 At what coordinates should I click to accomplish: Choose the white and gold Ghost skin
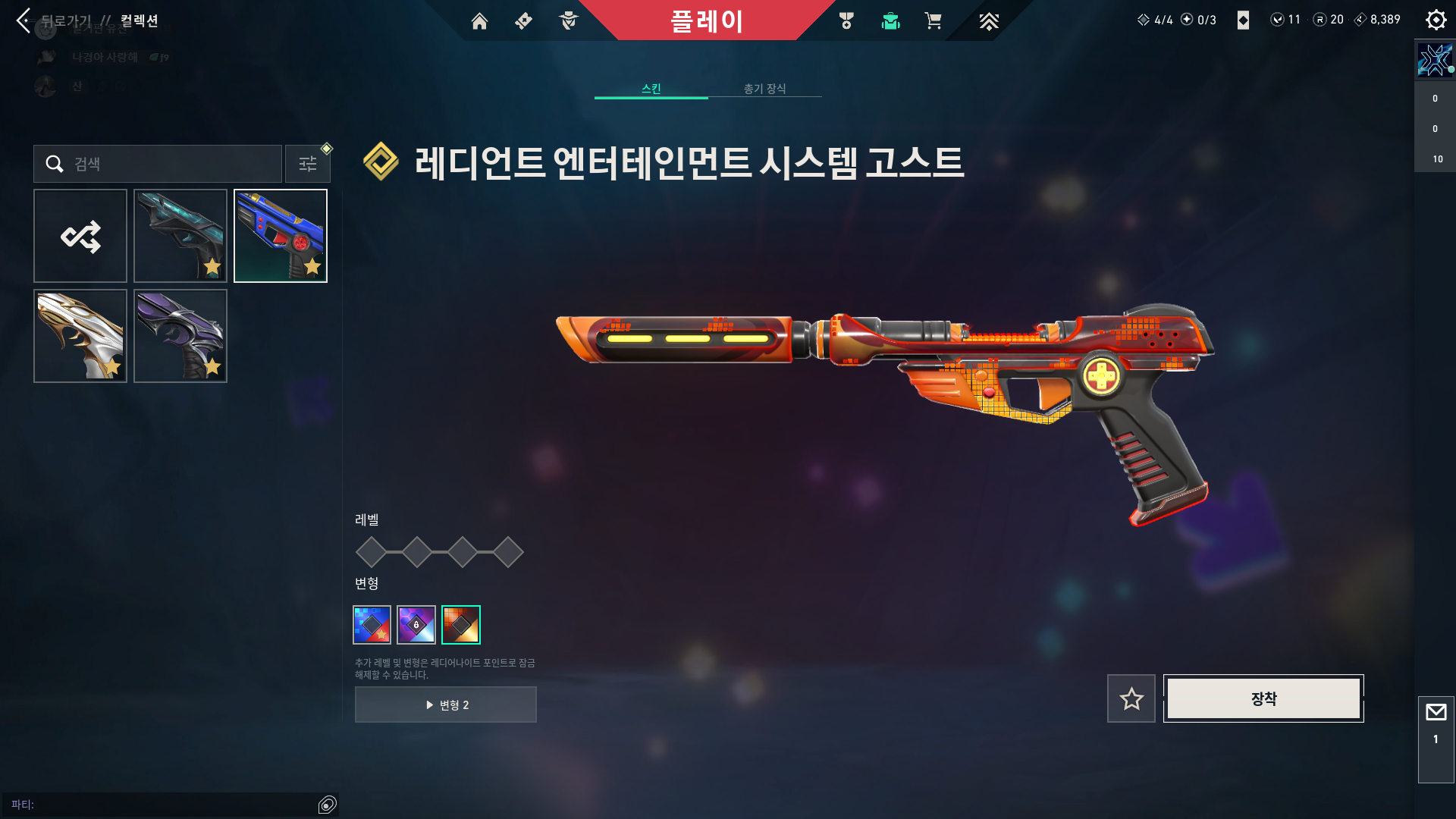click(x=80, y=336)
